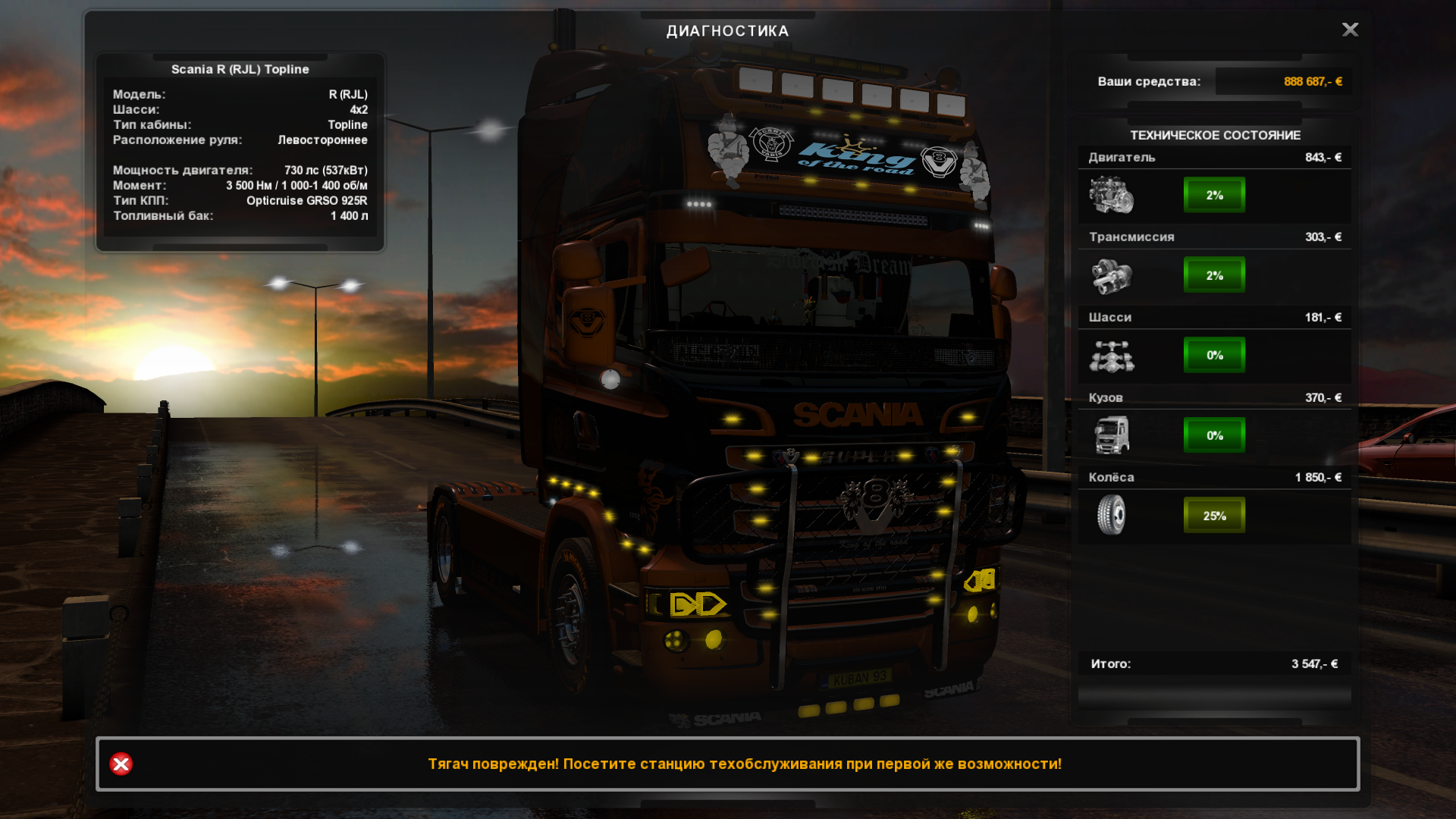Select the wheels repair icon
This screenshot has width=1456, height=819.
(1111, 516)
